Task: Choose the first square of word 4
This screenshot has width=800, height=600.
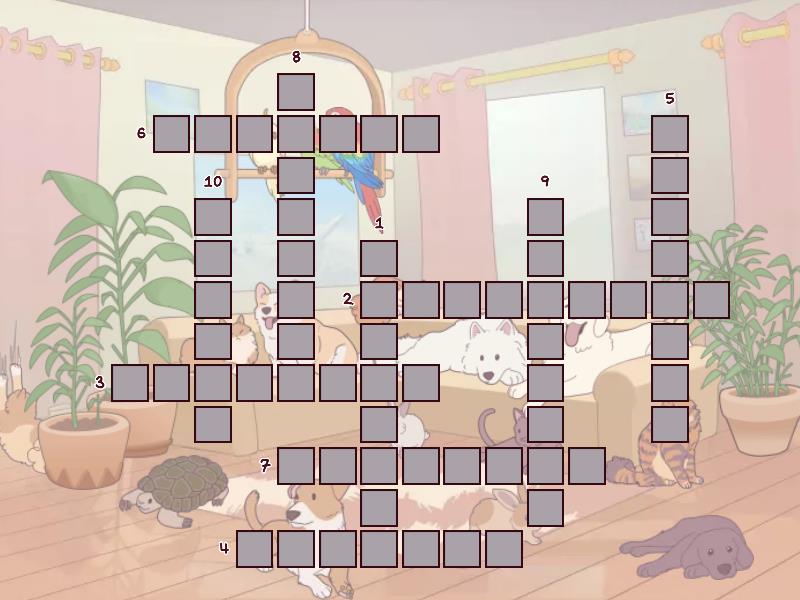Action: point(255,549)
